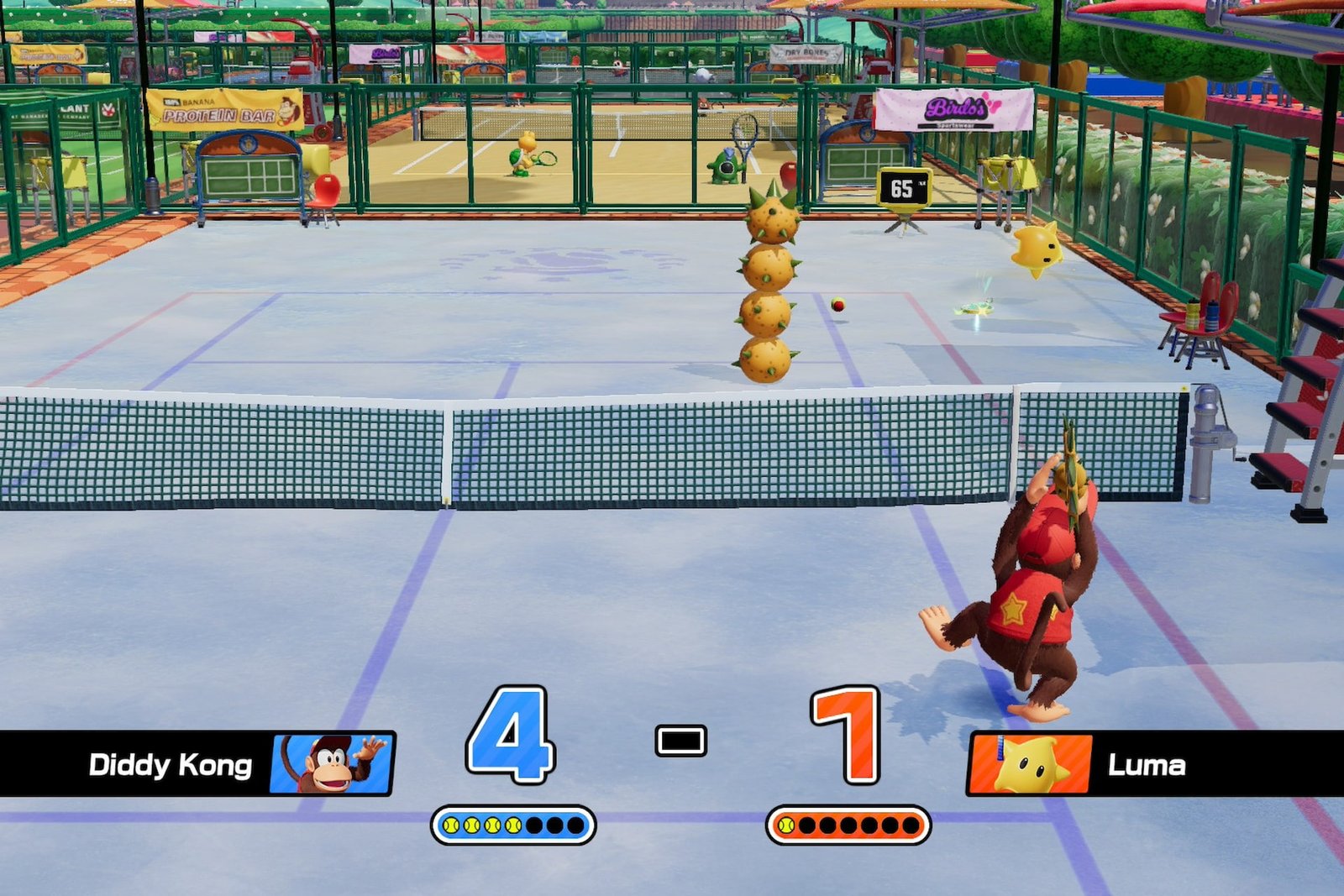Screen dimensions: 1344x896
Task: Click Diddy Kong's blue energy gauge bar
Action: click(x=512, y=826)
